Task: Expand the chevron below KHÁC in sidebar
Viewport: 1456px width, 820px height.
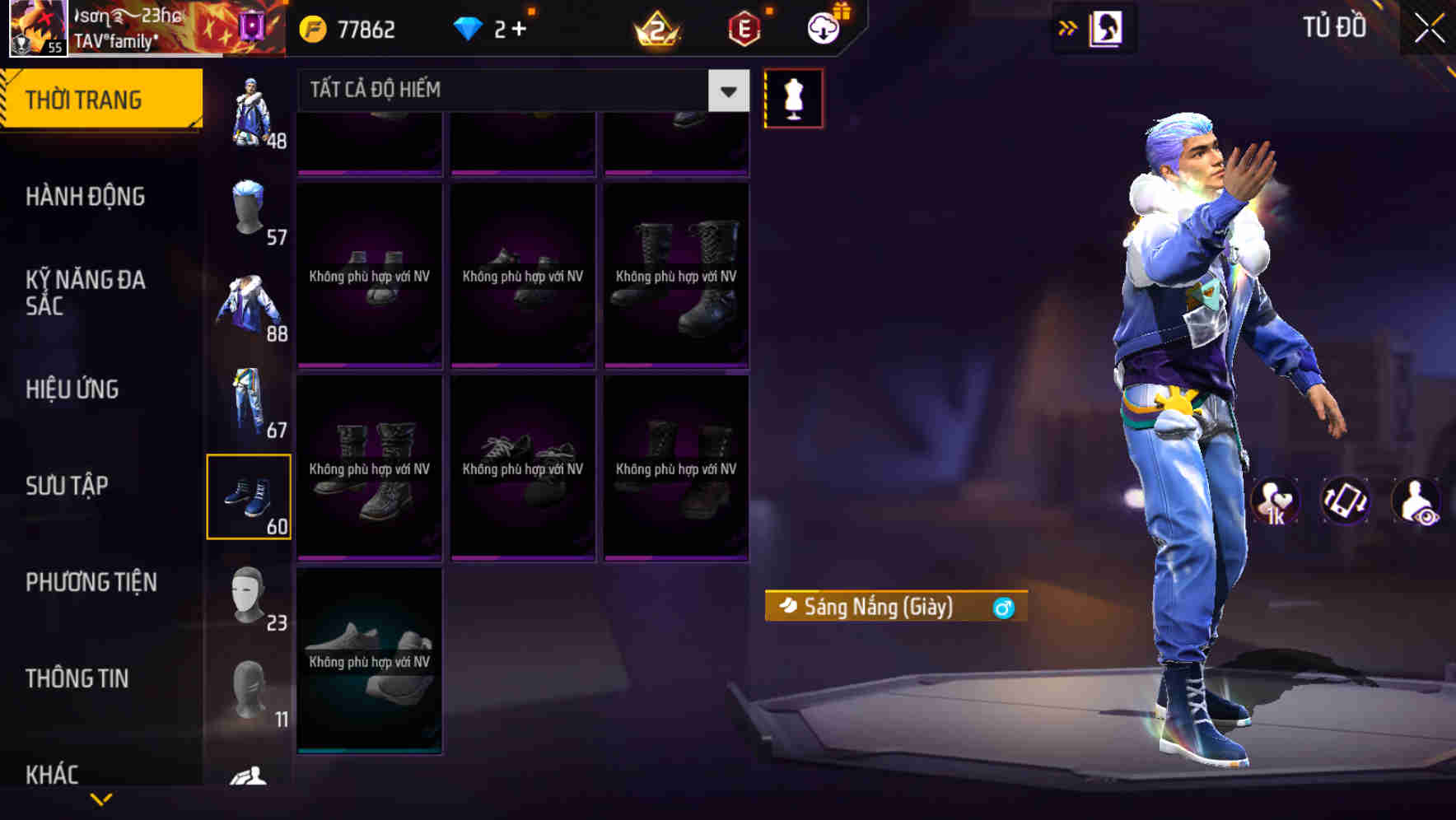Action: 100,797
